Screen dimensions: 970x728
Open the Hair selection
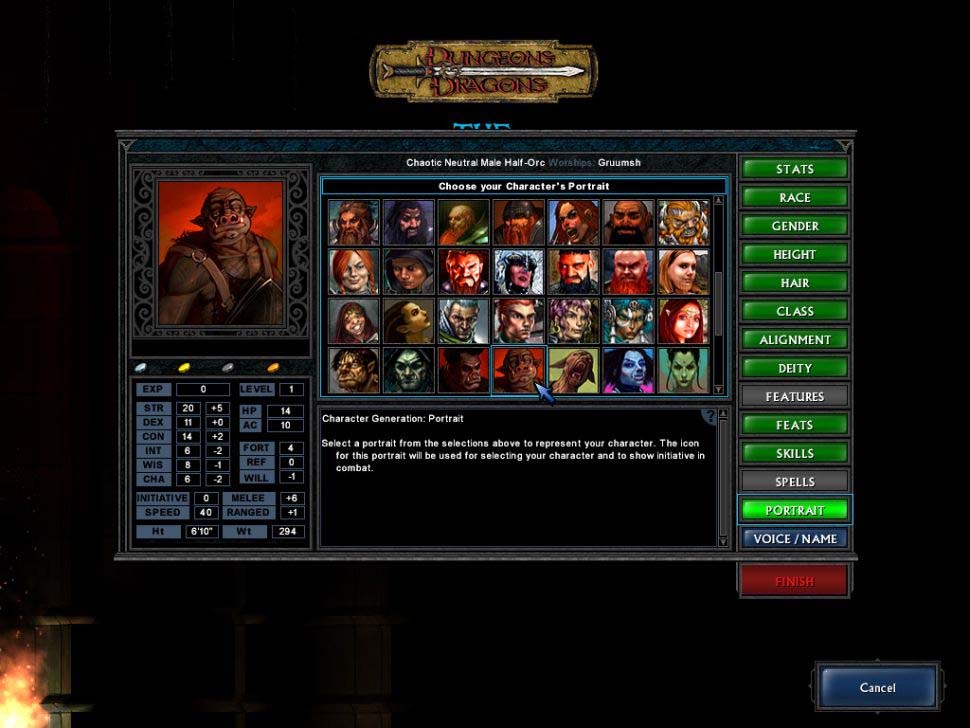(x=795, y=283)
